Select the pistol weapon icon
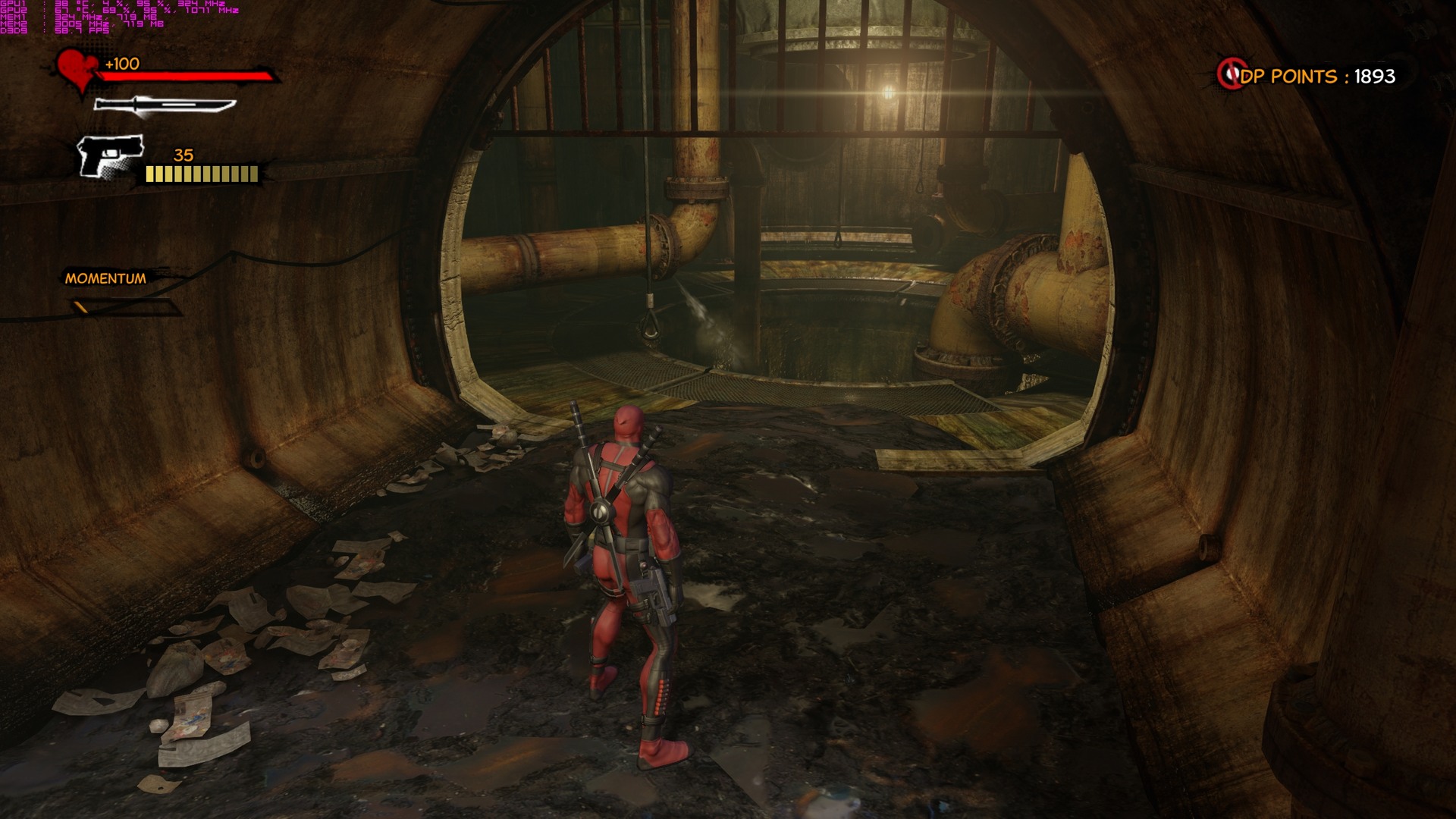Image resolution: width=1456 pixels, height=819 pixels. pyautogui.click(x=111, y=156)
